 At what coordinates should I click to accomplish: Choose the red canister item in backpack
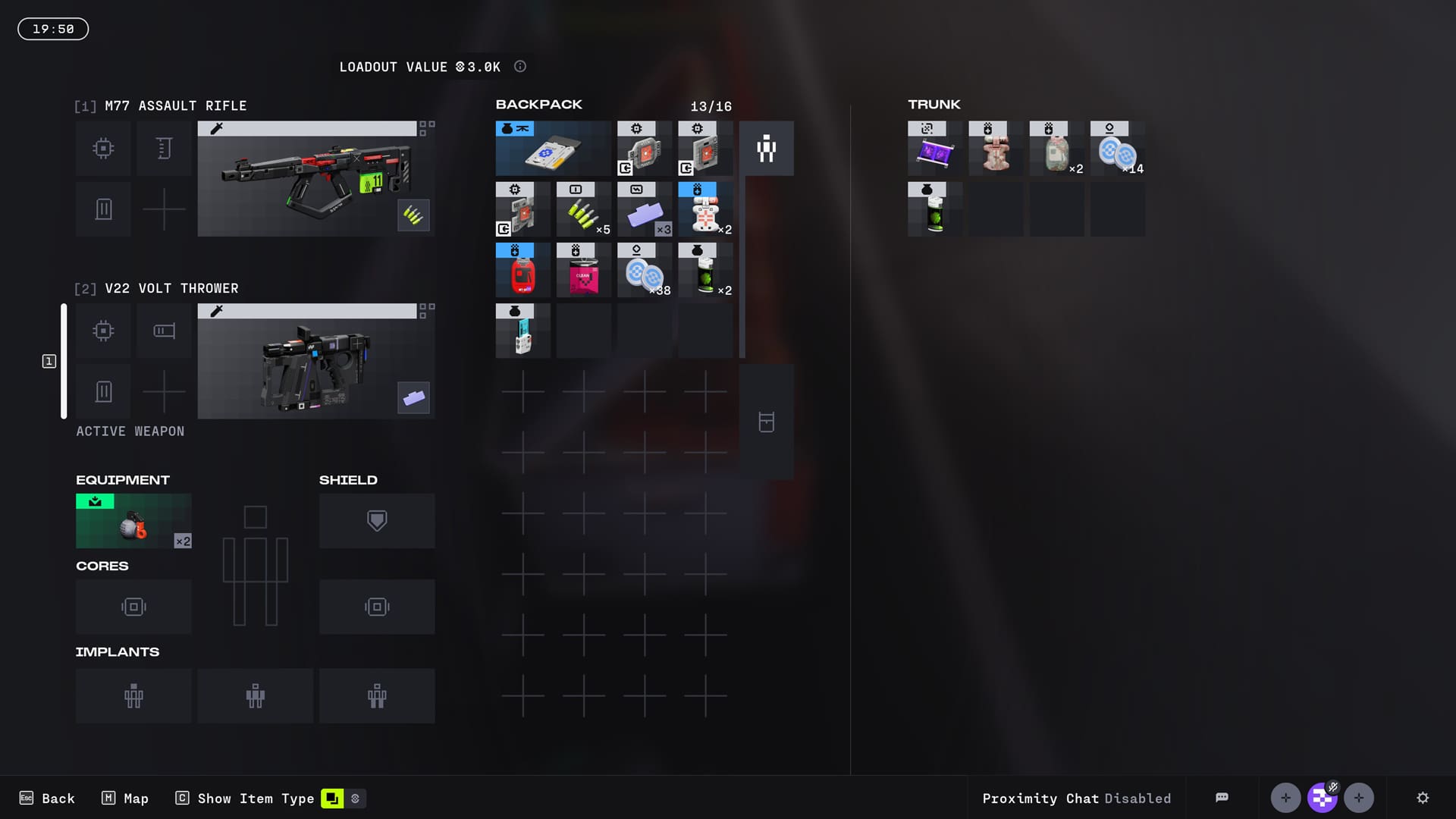point(522,271)
